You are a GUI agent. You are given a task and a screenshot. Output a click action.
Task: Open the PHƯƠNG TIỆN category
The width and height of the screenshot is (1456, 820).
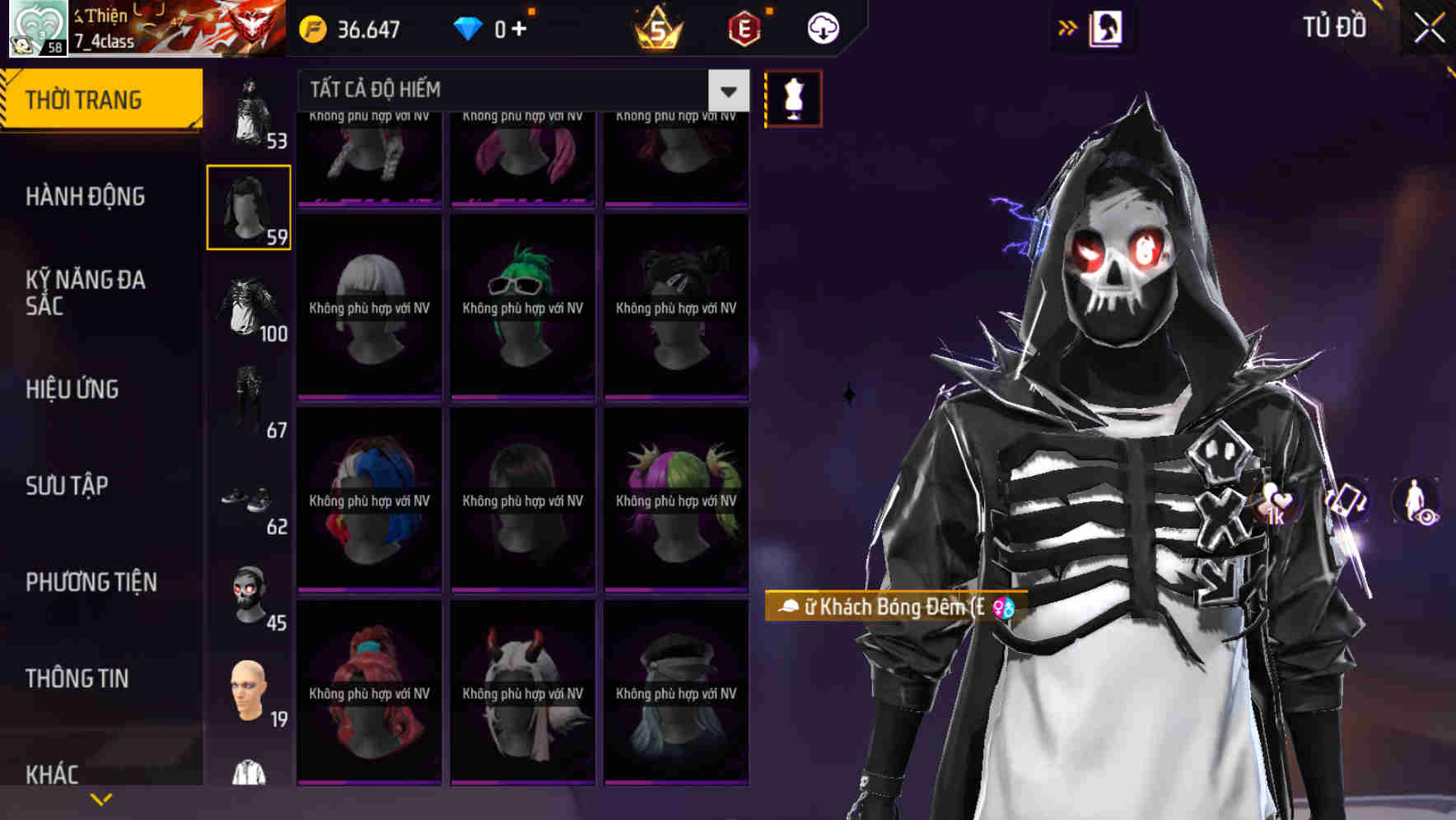(x=91, y=581)
